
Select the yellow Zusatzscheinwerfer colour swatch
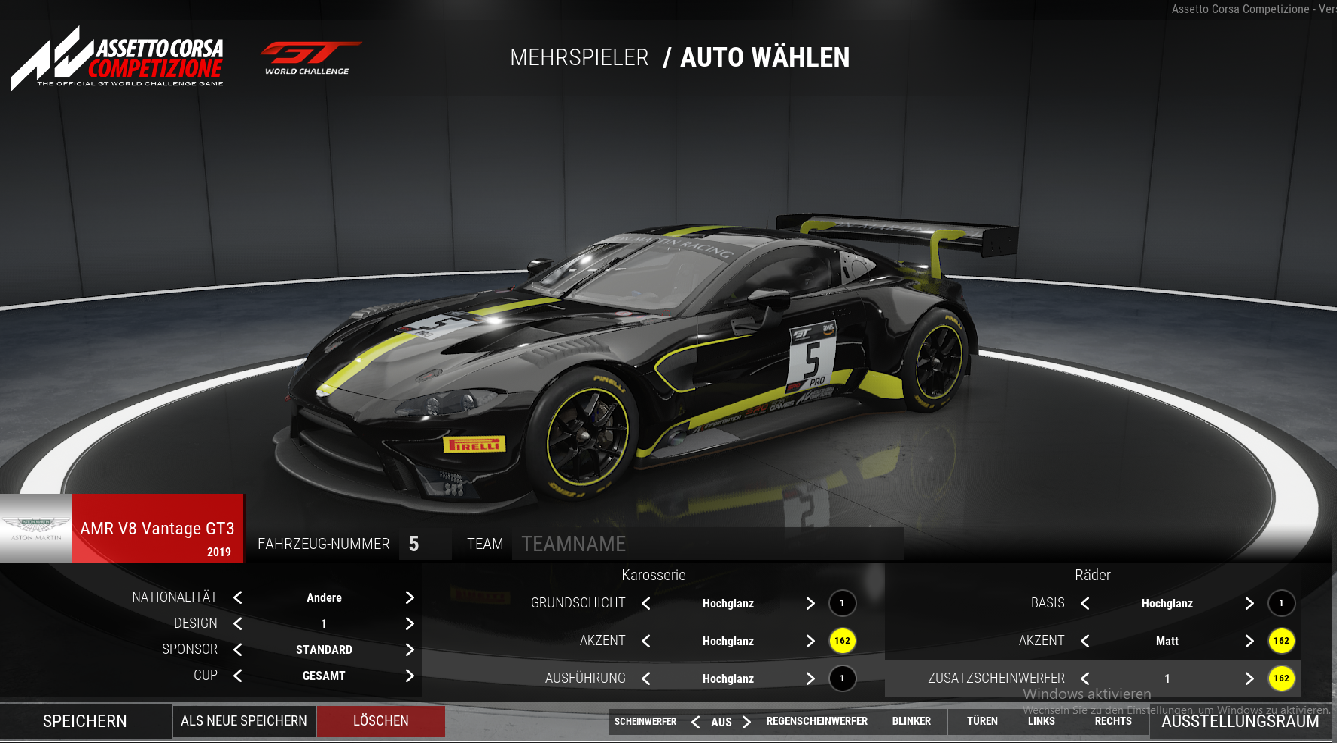point(1281,678)
